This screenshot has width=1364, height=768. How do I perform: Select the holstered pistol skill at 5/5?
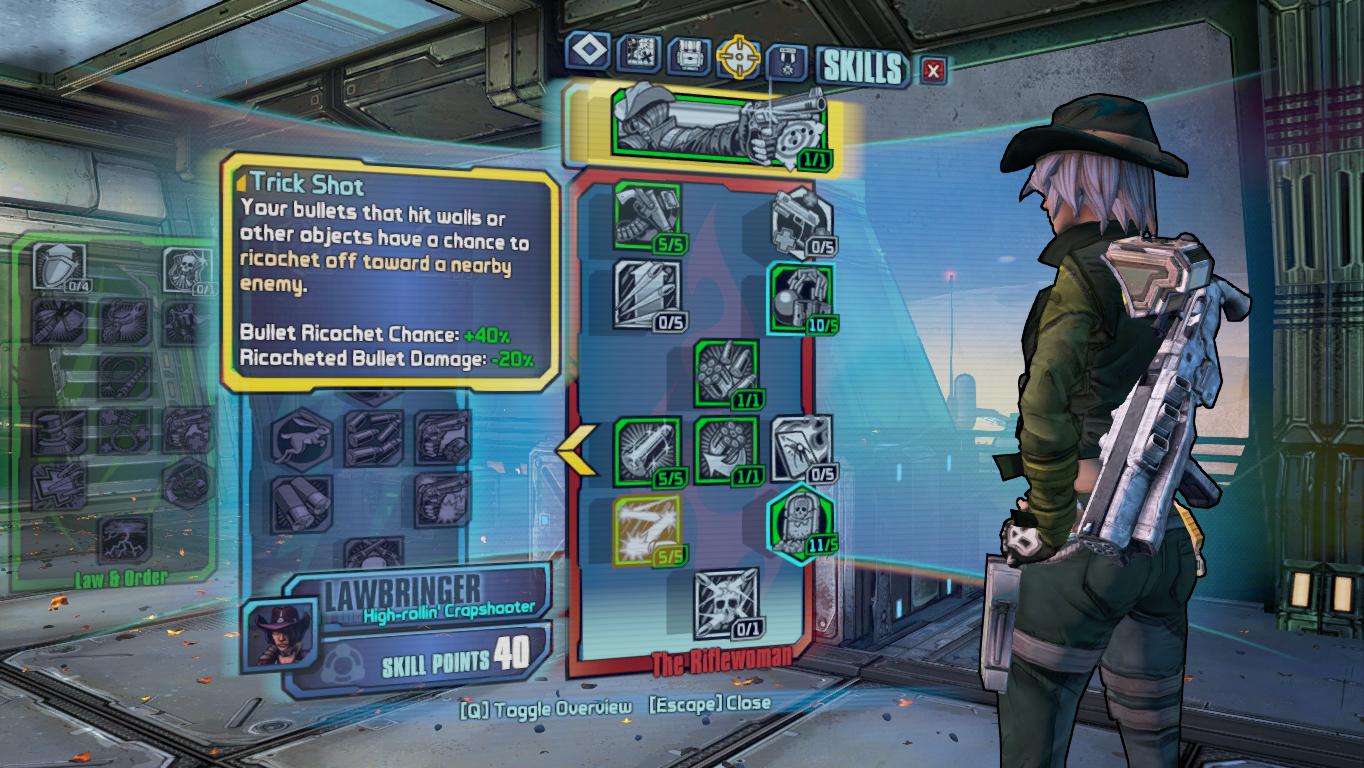[x=647, y=215]
